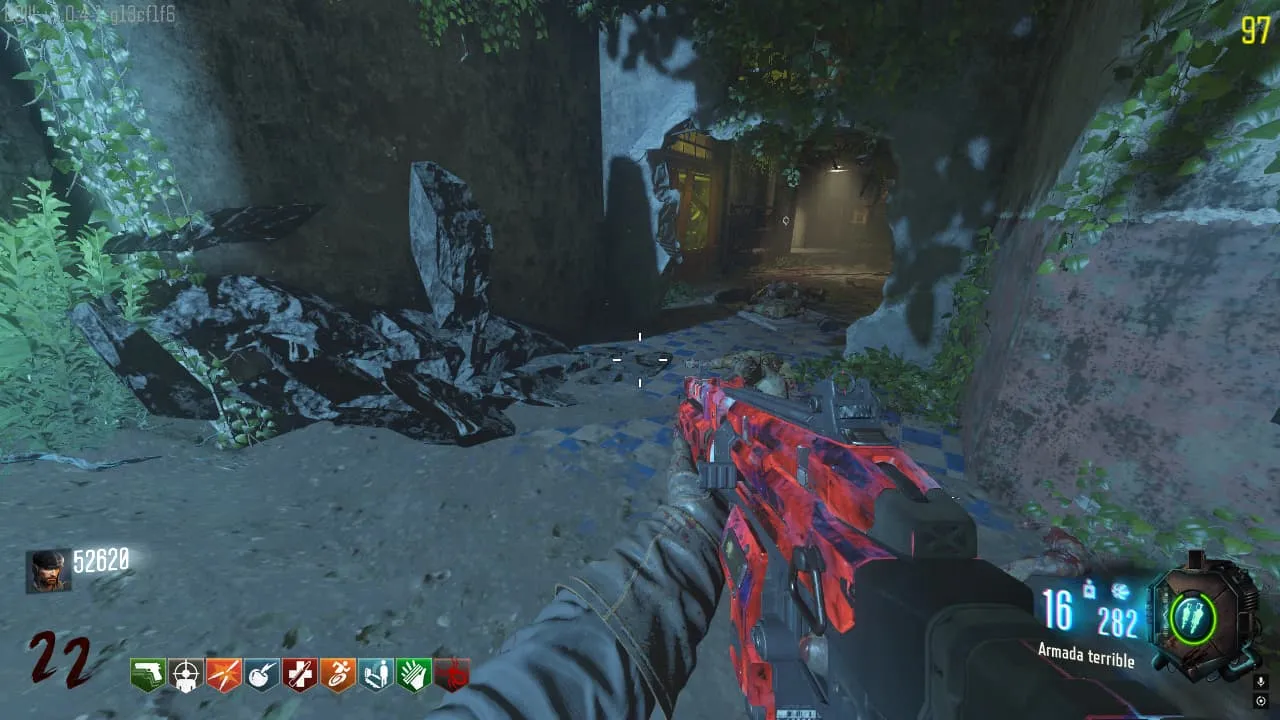
Task: Click the green hand Widow's Wine perk icon
Action: 413,674
